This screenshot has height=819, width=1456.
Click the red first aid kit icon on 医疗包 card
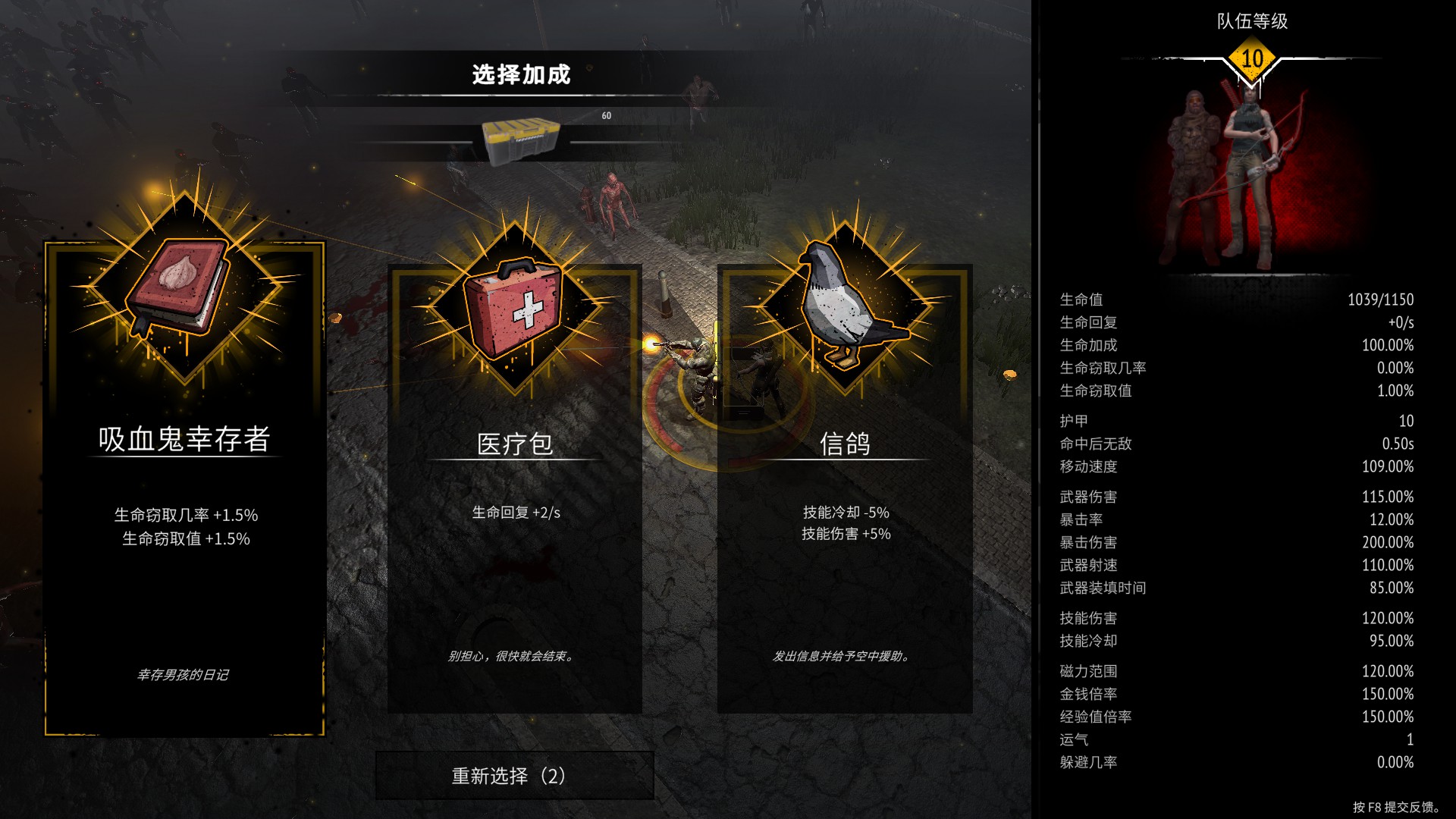[x=514, y=311]
